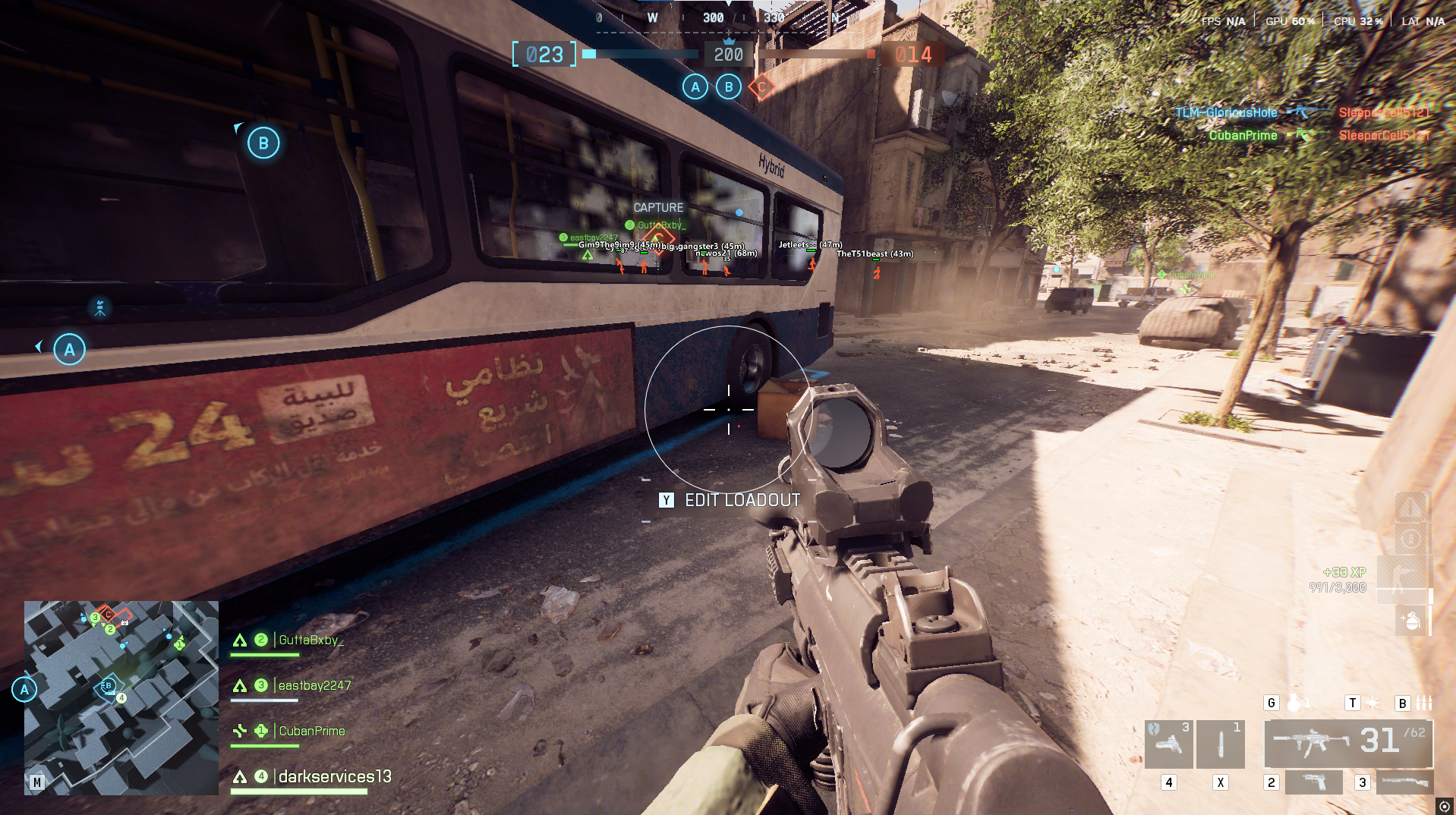Select objective C flag marker at the top
The width and height of the screenshot is (1456, 815).
coord(760,87)
